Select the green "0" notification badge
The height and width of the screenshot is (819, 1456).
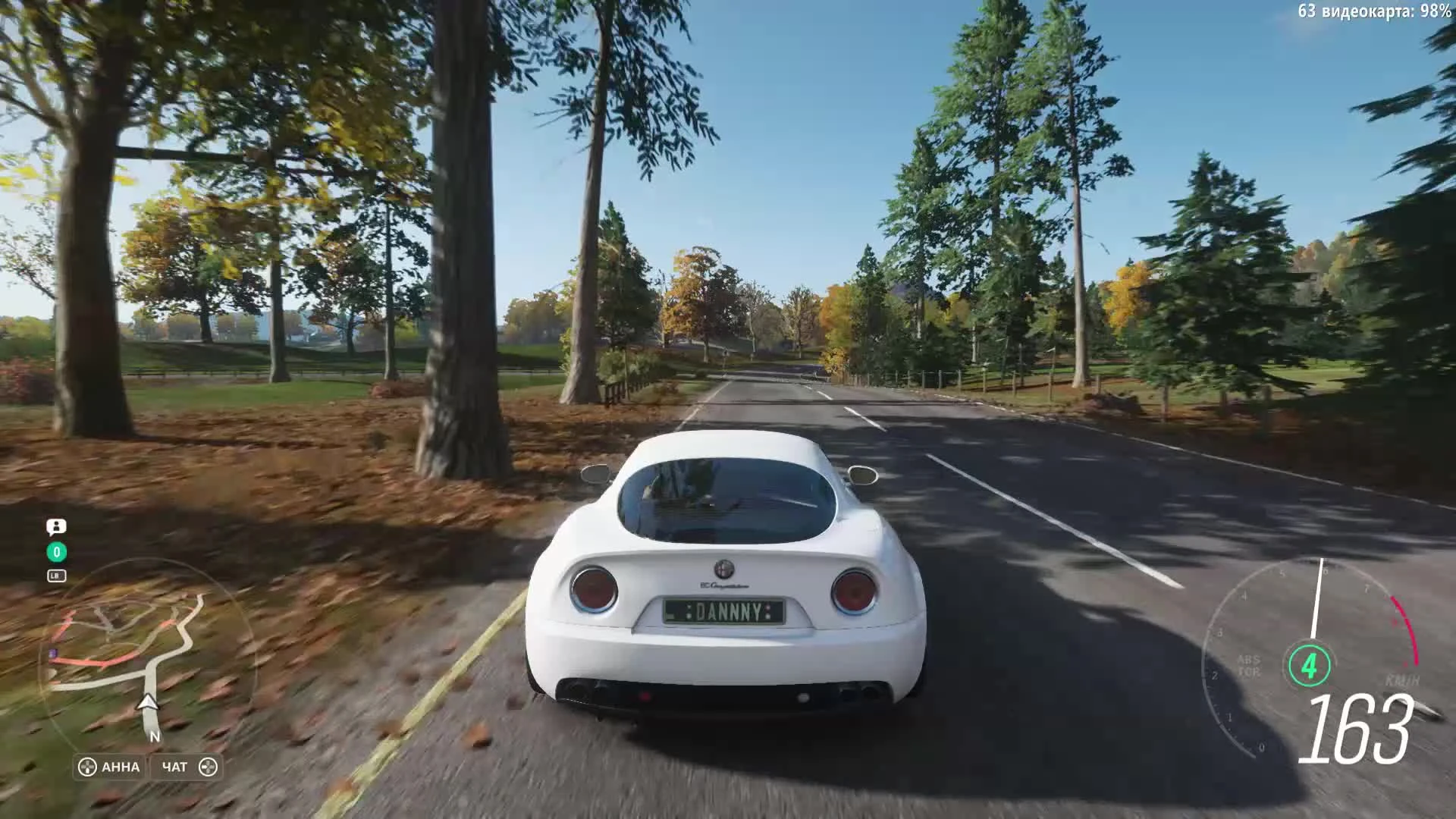point(58,551)
